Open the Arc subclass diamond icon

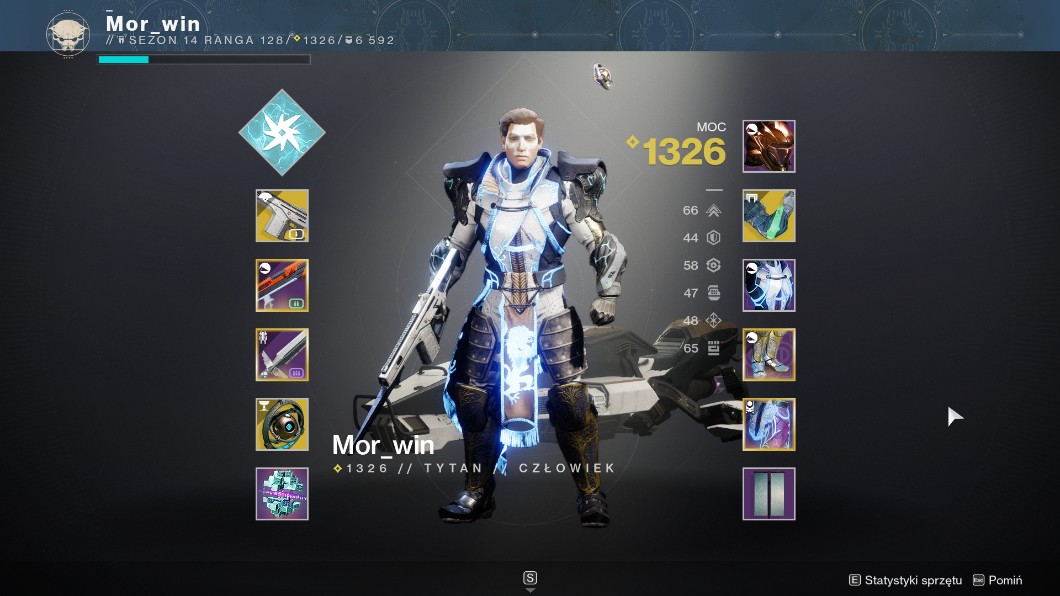pos(282,132)
